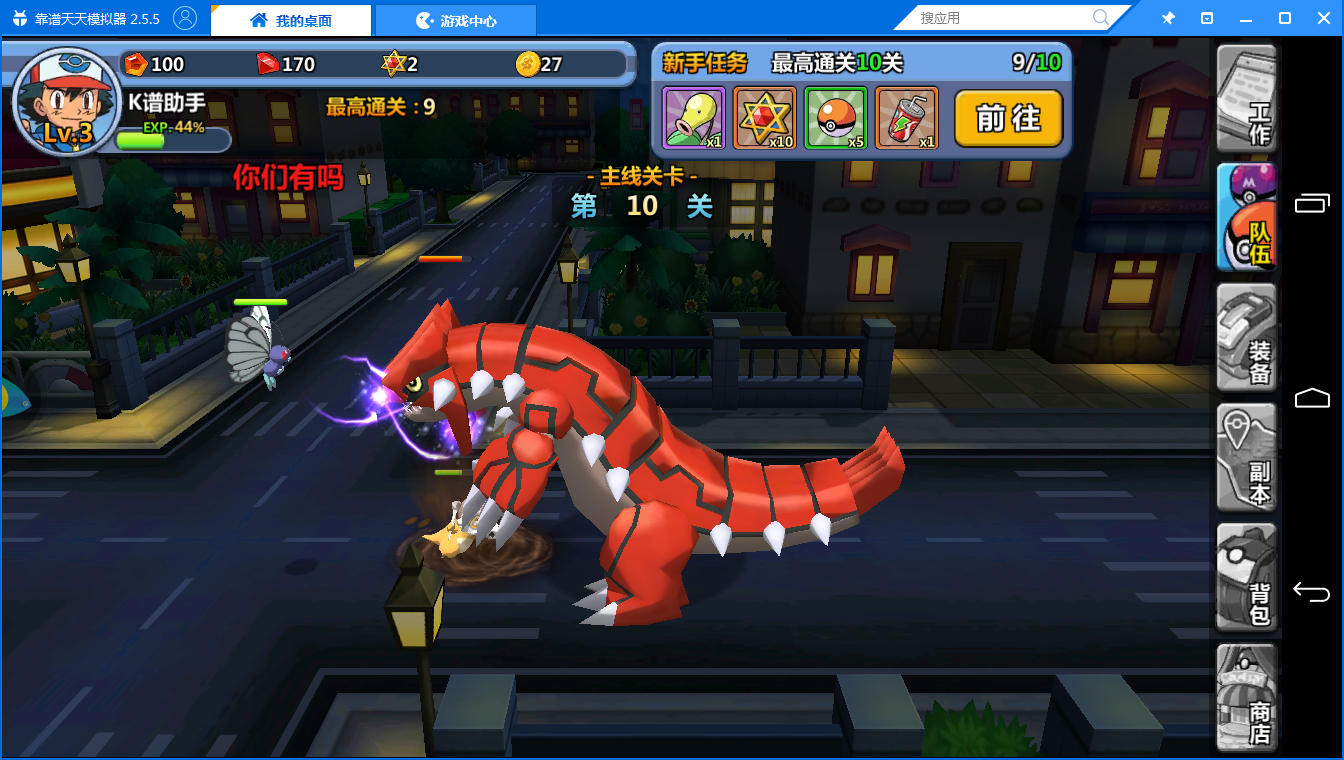Screen dimensions: 1344x760
Task: Click the trainer avatar portrait
Action: (x=66, y=102)
